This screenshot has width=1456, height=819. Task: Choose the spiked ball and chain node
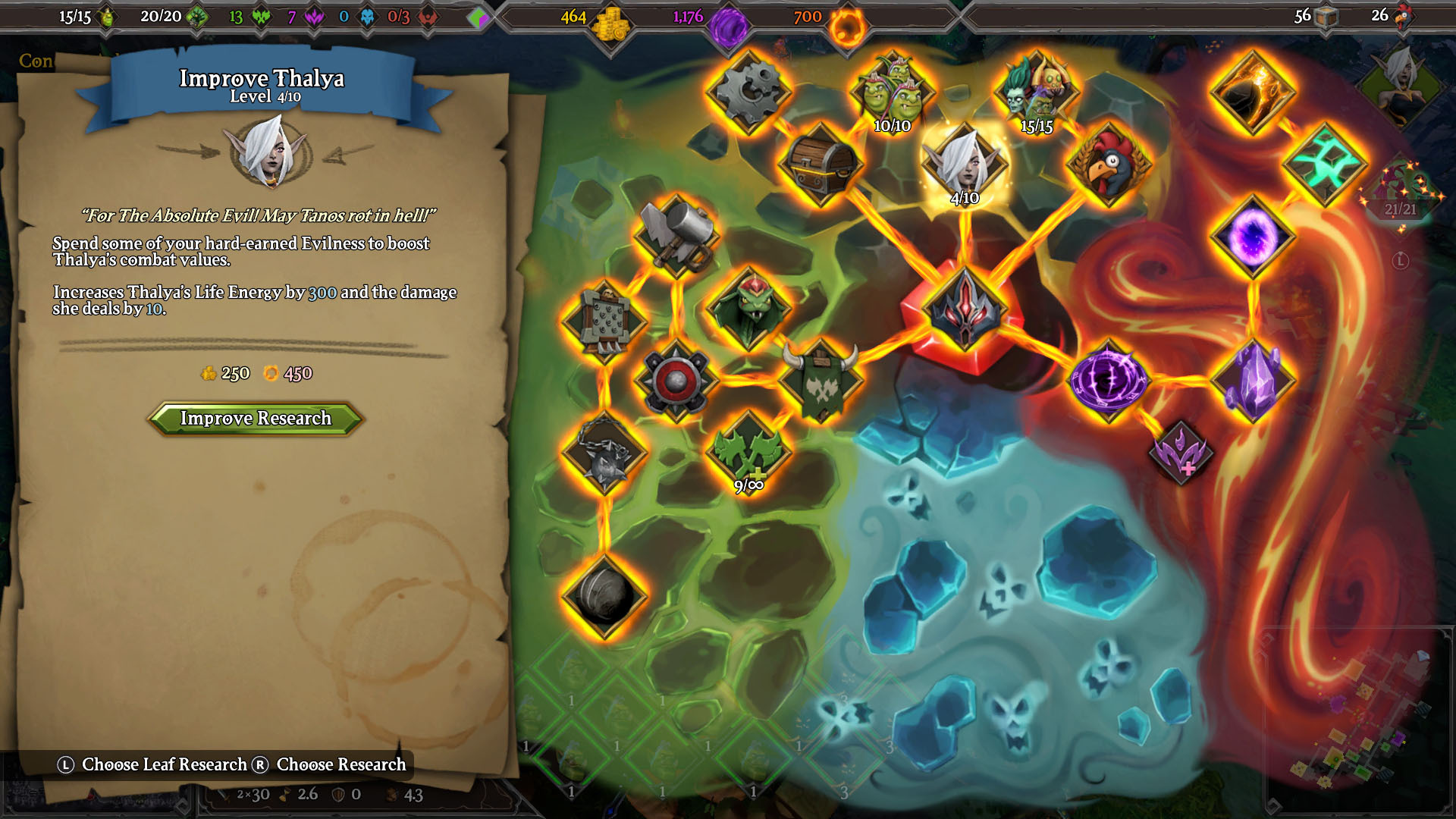[x=604, y=453]
